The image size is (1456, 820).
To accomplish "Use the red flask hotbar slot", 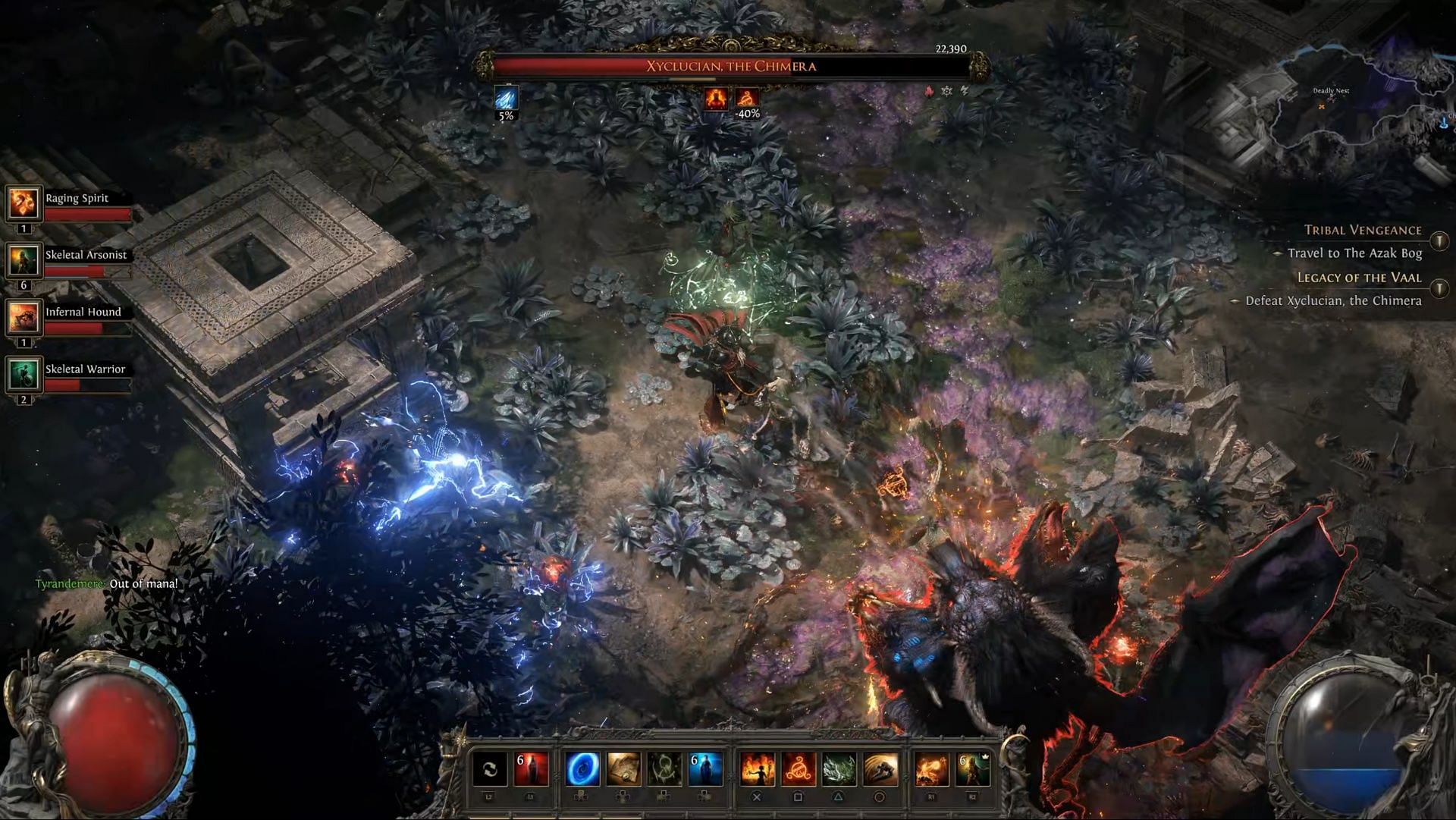I will 531,769.
